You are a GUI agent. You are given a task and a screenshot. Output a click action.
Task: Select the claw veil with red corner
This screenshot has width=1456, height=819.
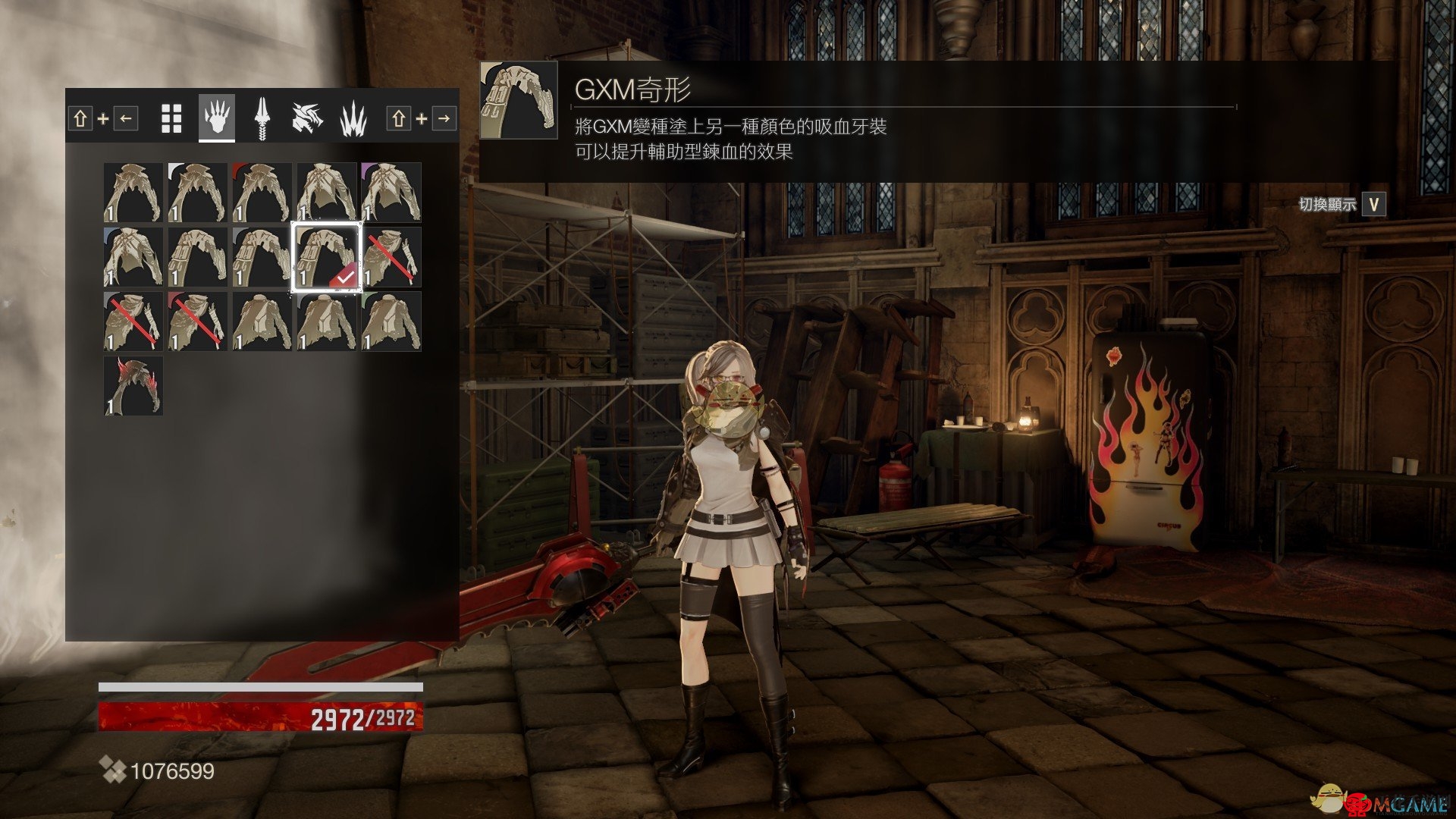pos(262,193)
